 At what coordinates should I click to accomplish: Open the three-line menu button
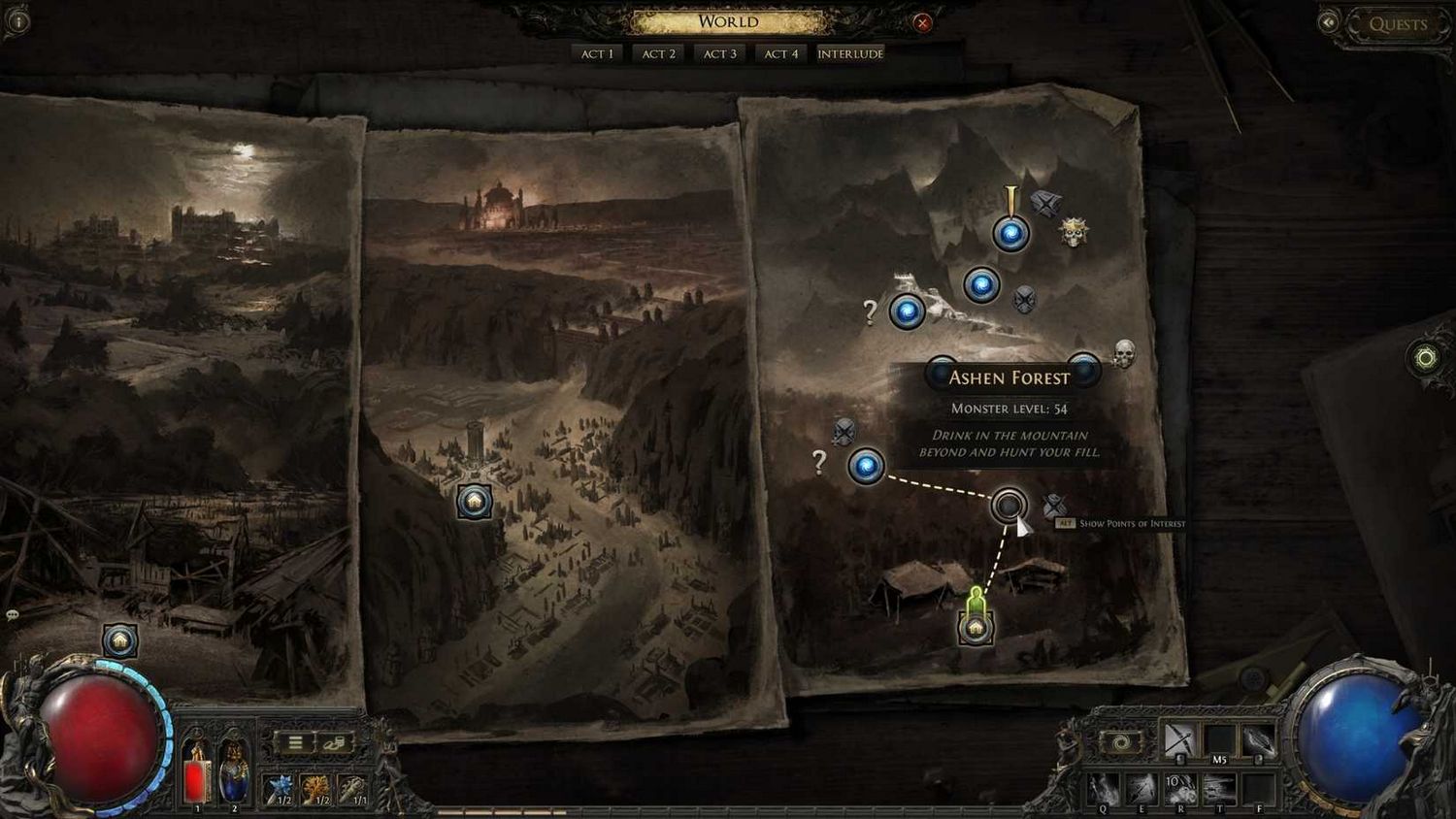pyautogui.click(x=295, y=743)
